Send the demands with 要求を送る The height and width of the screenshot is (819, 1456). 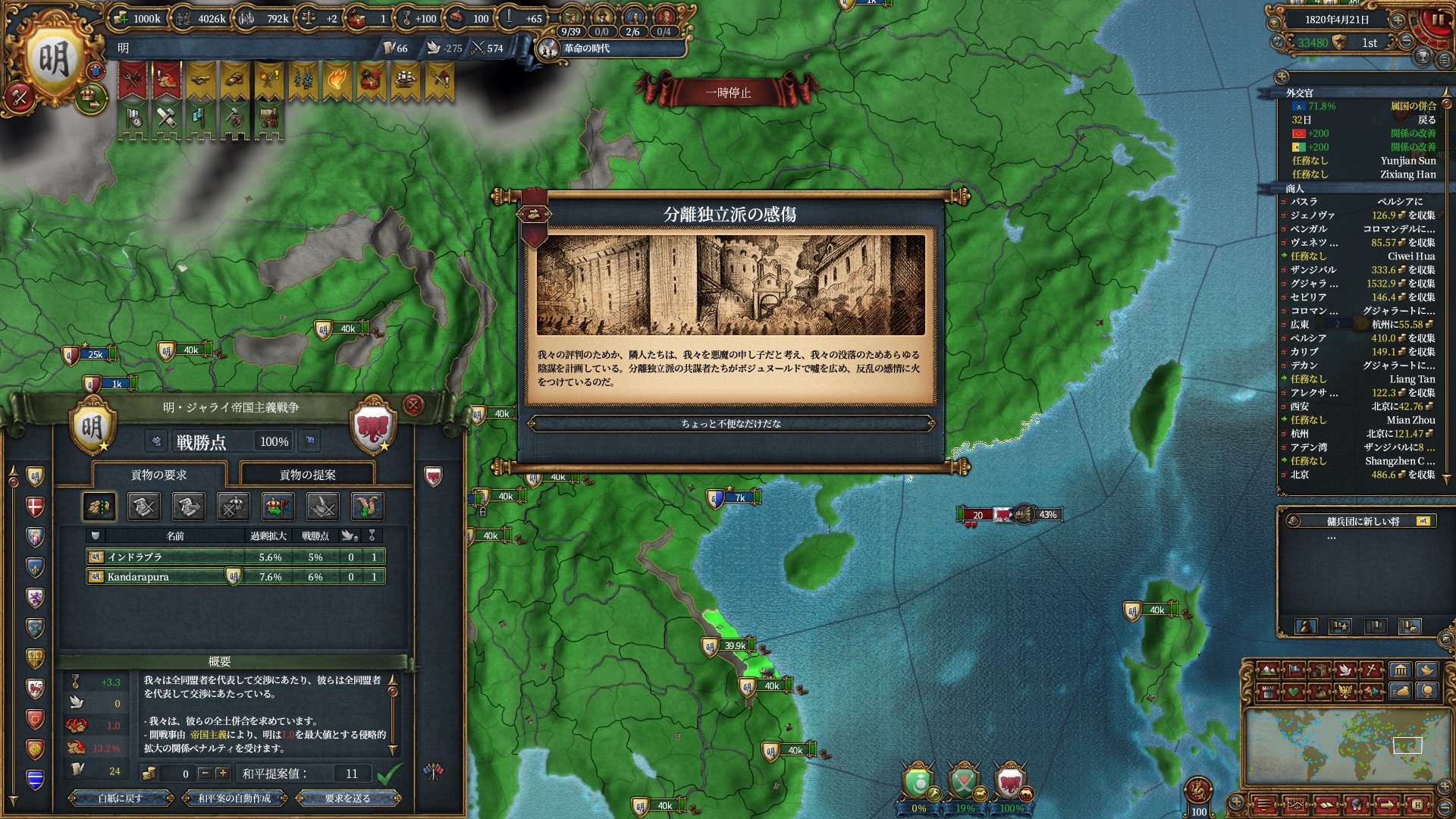click(347, 798)
